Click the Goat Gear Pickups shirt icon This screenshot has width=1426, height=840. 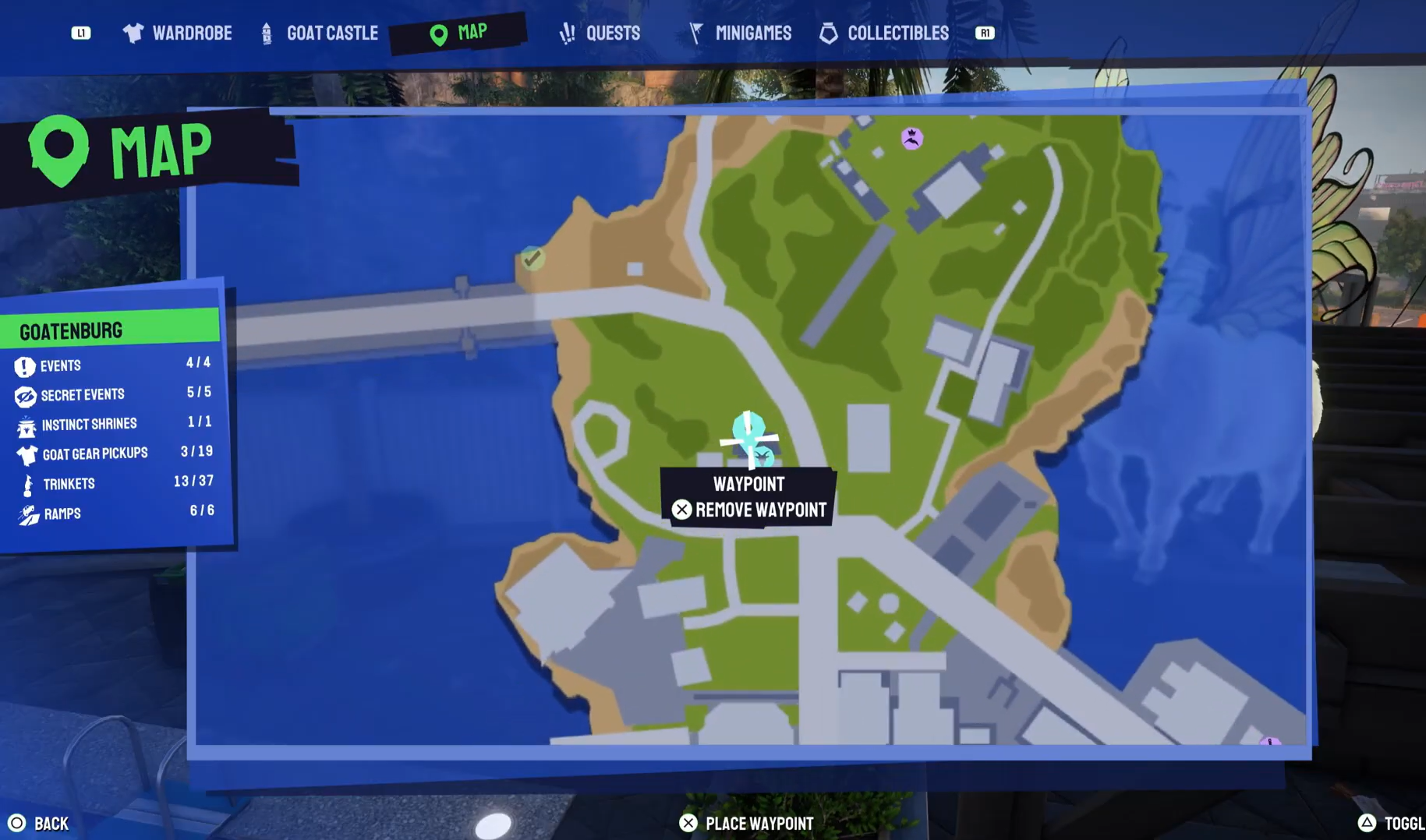pos(26,454)
